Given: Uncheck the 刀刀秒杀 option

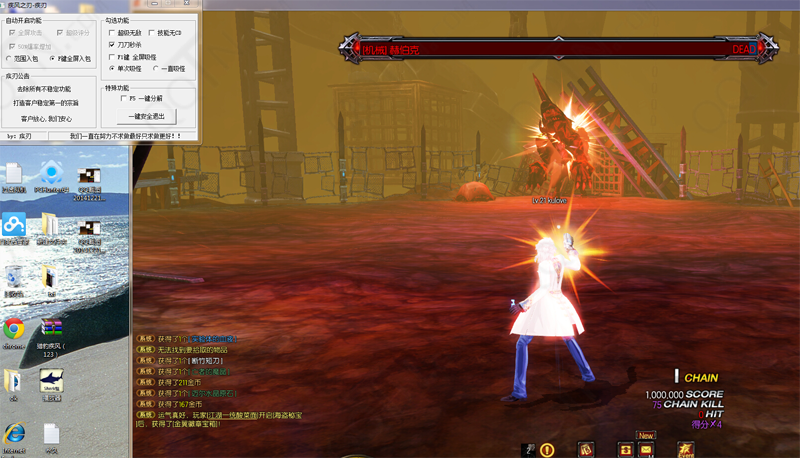Looking at the screenshot, I should click(x=111, y=45).
